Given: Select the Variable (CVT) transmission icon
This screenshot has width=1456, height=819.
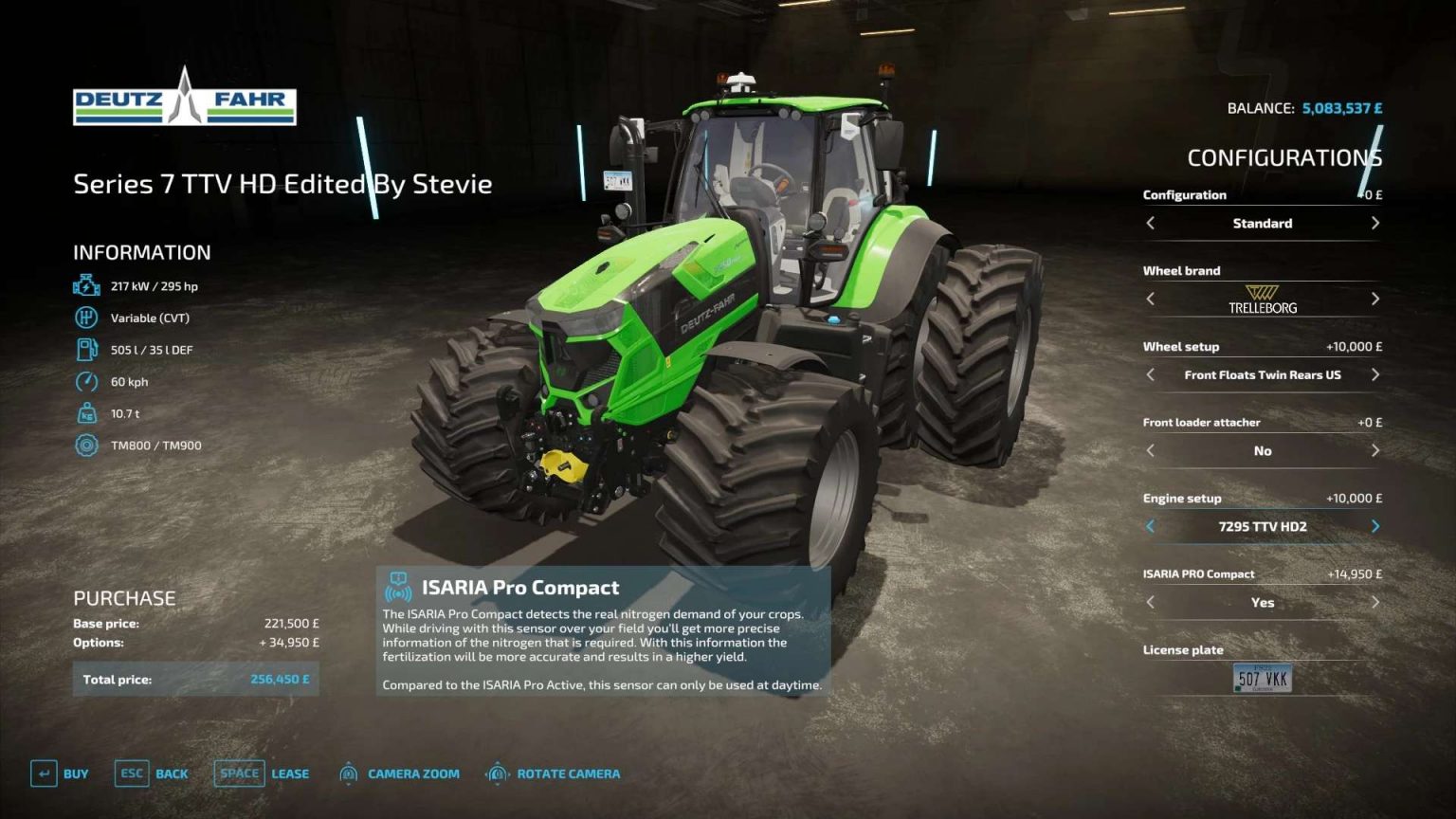Looking at the screenshot, I should (86, 317).
